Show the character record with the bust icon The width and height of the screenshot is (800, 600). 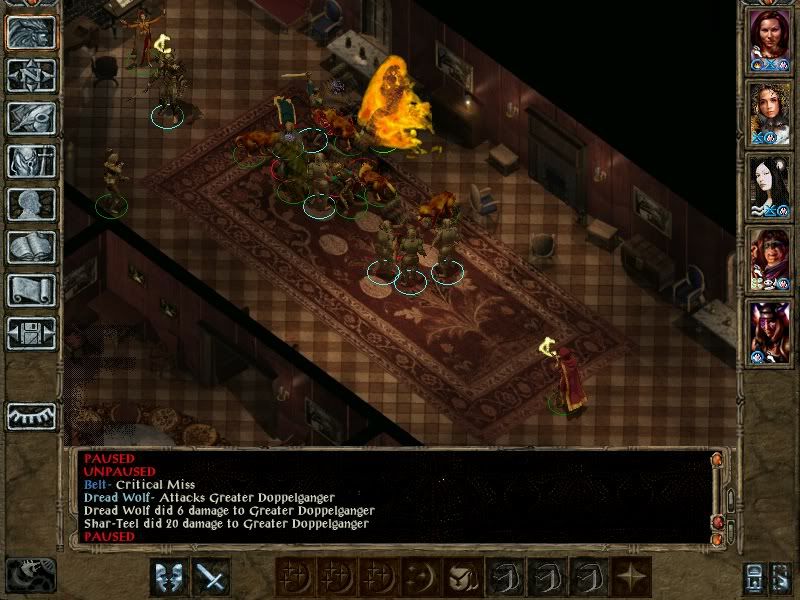point(31,204)
